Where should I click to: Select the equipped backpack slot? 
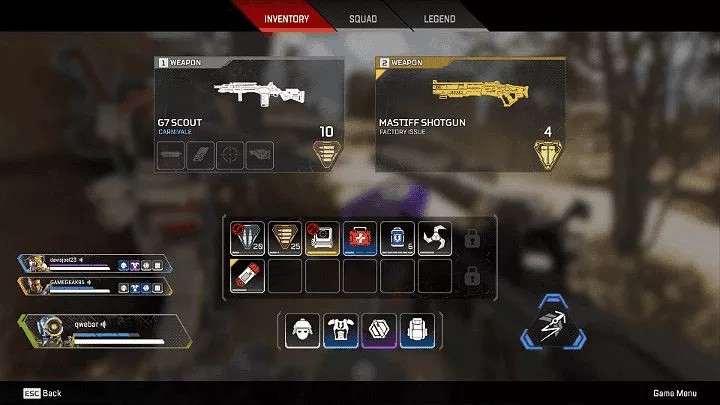(414, 330)
